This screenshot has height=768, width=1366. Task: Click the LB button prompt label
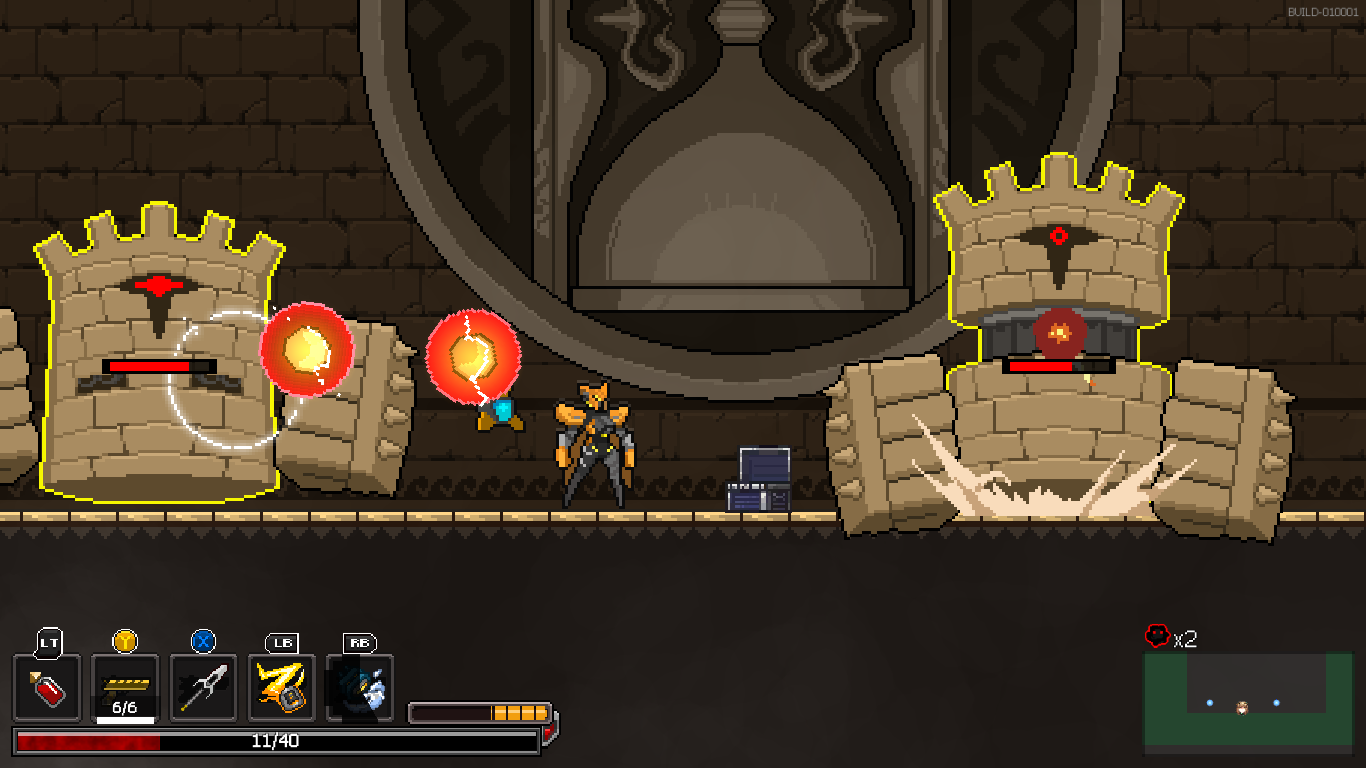(x=280, y=643)
